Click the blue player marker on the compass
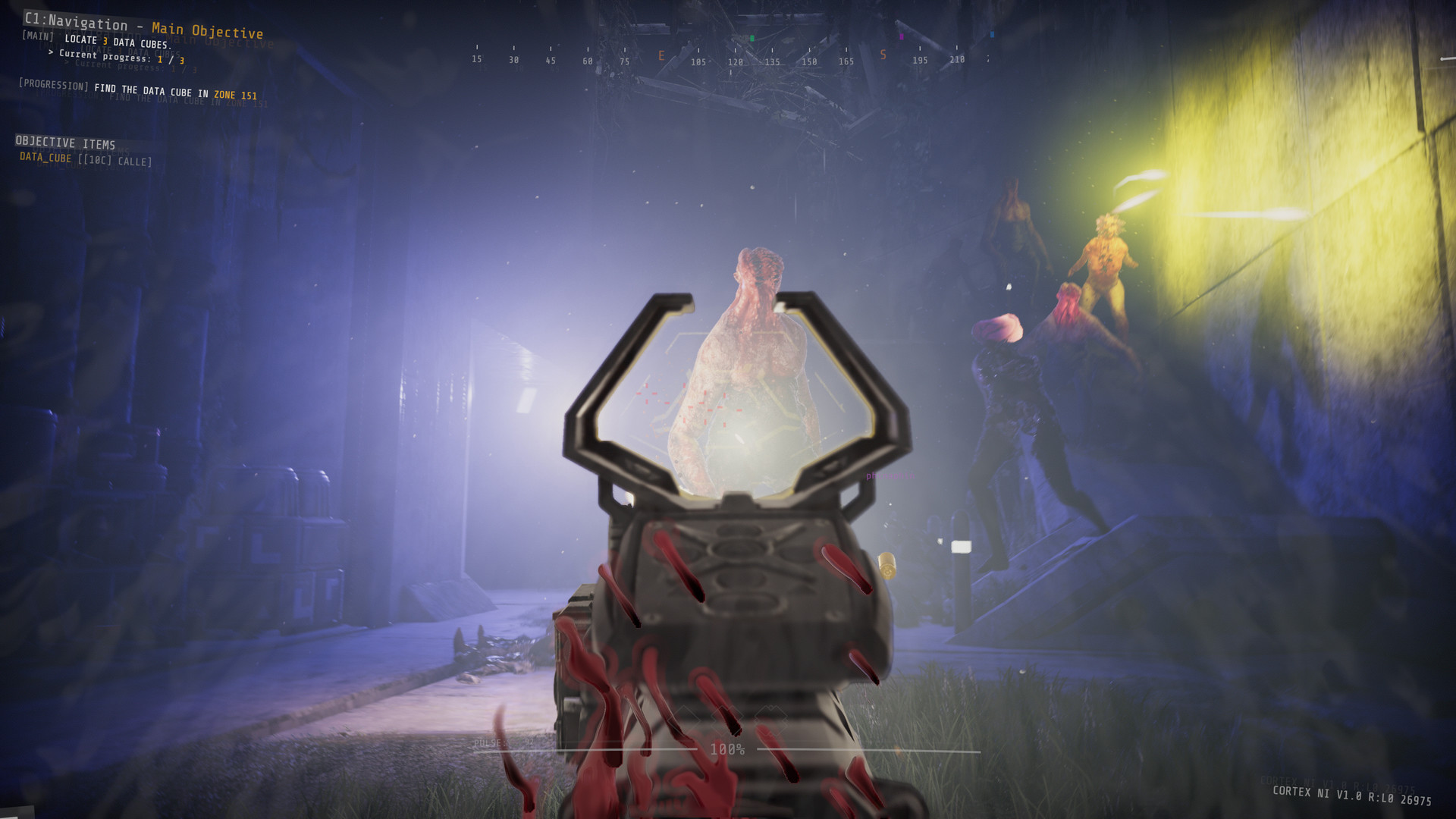 pyautogui.click(x=990, y=34)
